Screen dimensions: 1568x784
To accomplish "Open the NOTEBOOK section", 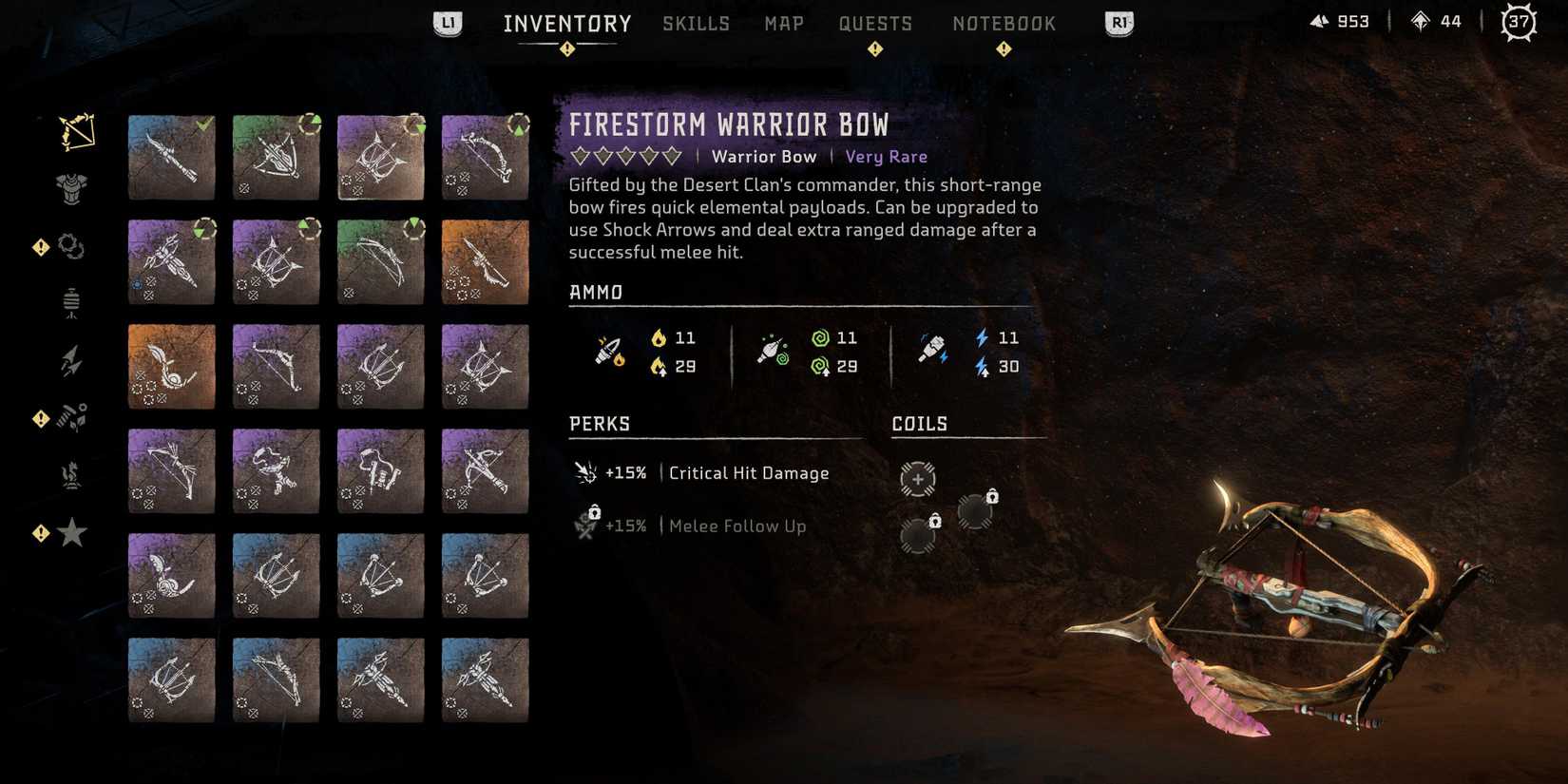I will 1004,23.
